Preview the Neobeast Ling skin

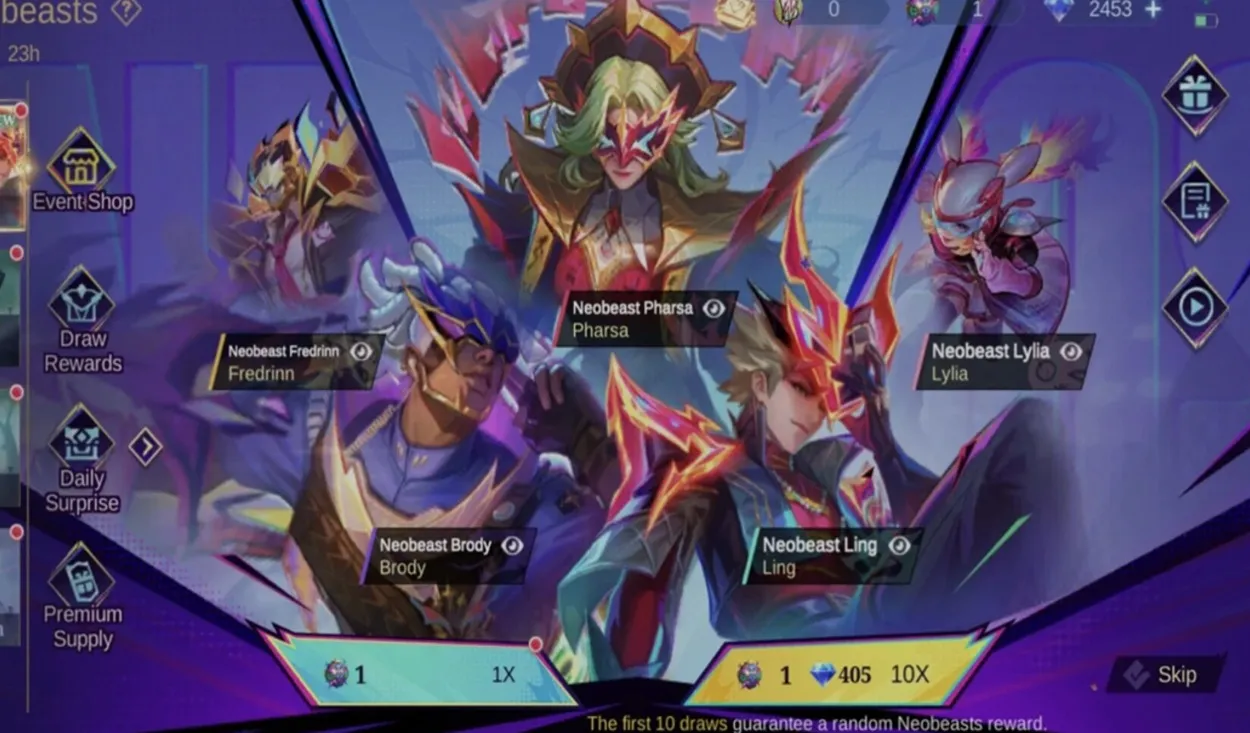coord(899,545)
